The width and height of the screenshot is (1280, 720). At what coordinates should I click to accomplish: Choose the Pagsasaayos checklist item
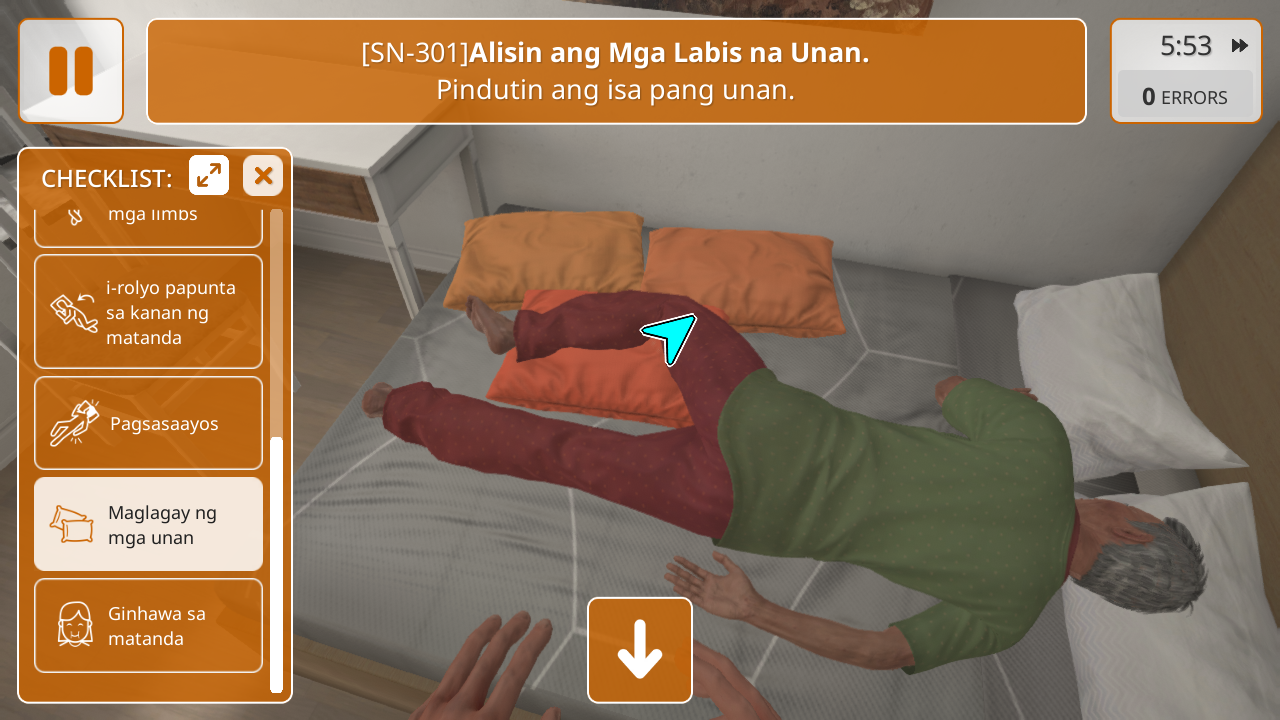[149, 423]
